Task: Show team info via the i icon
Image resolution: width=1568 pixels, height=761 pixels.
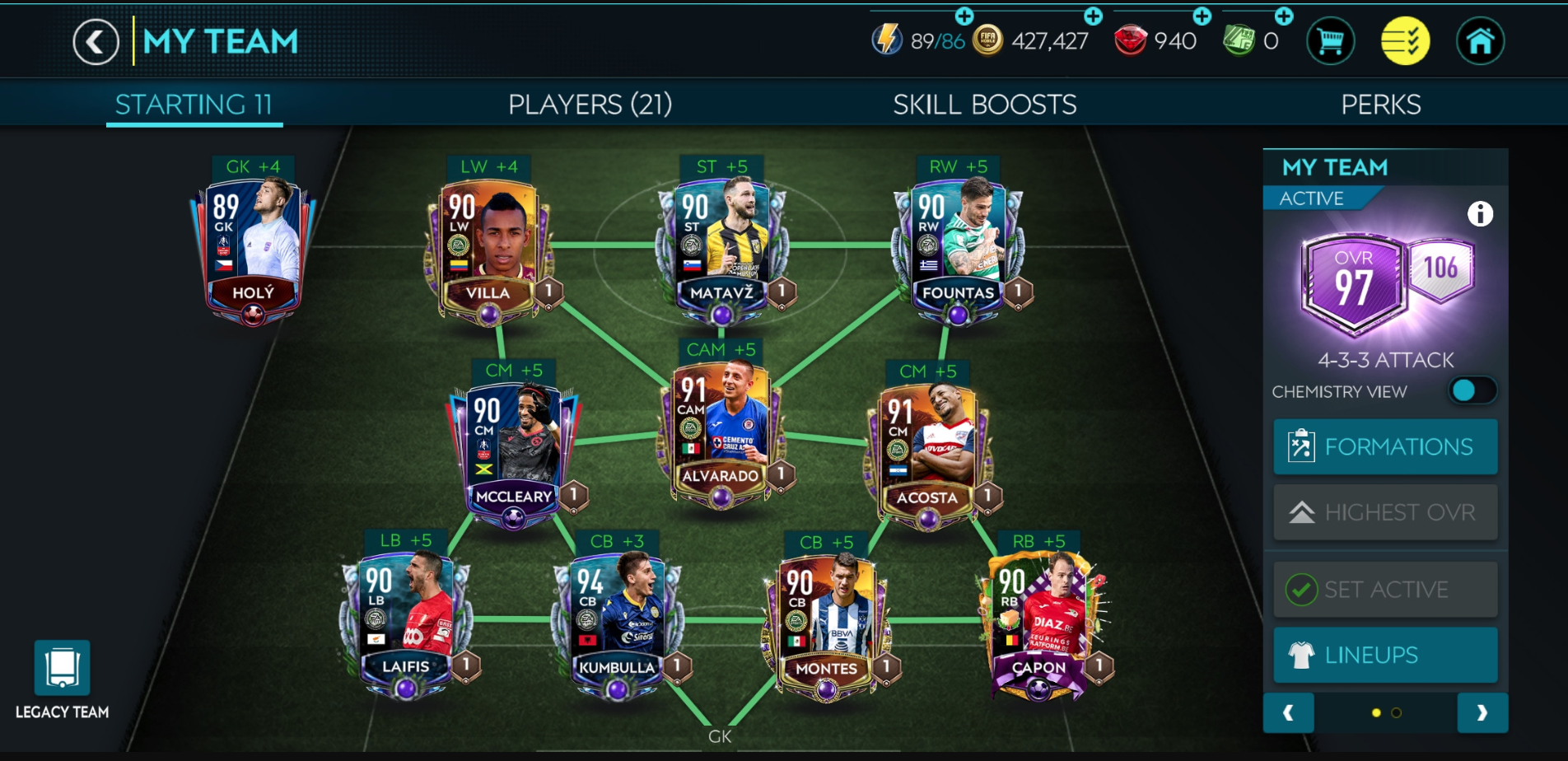Action: [1480, 214]
